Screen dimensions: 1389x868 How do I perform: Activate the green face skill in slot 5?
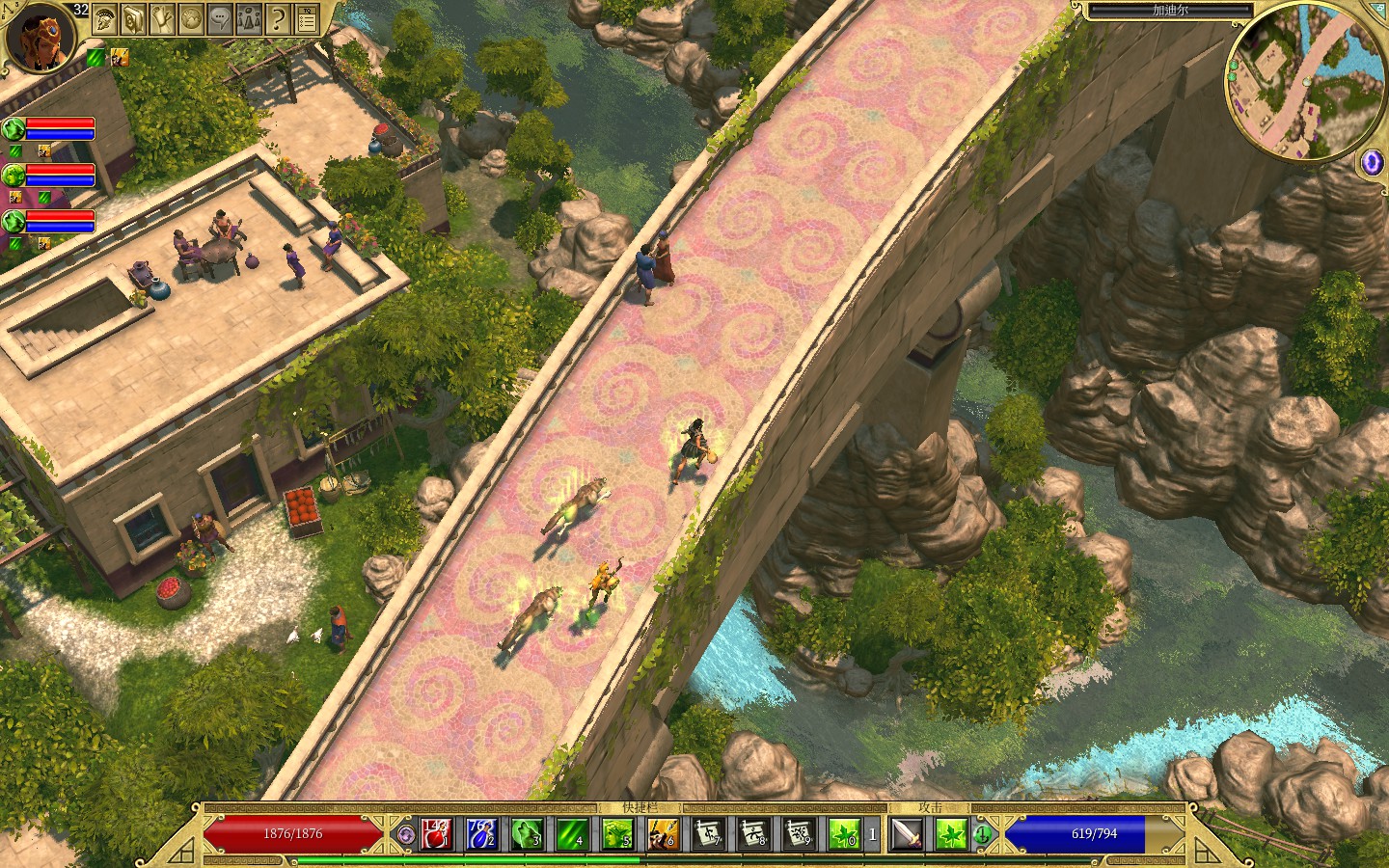click(x=616, y=833)
